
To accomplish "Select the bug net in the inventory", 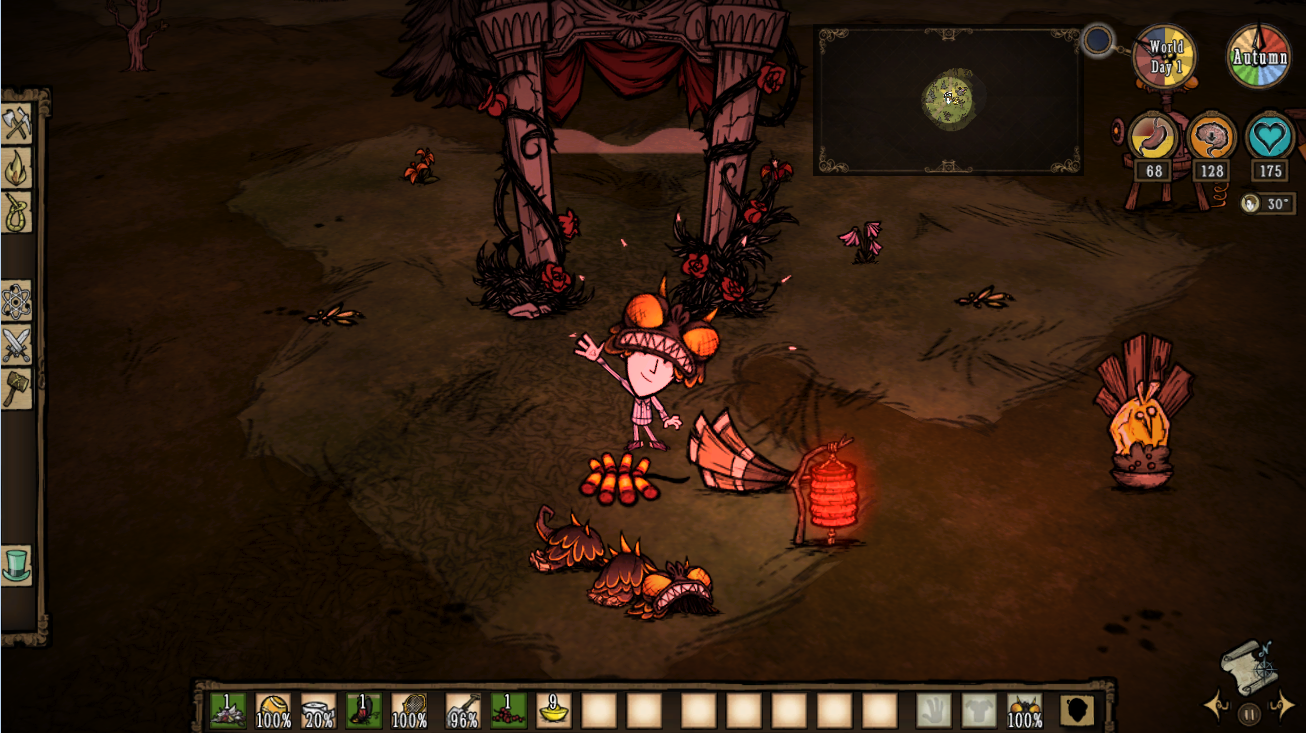I will (x=409, y=710).
